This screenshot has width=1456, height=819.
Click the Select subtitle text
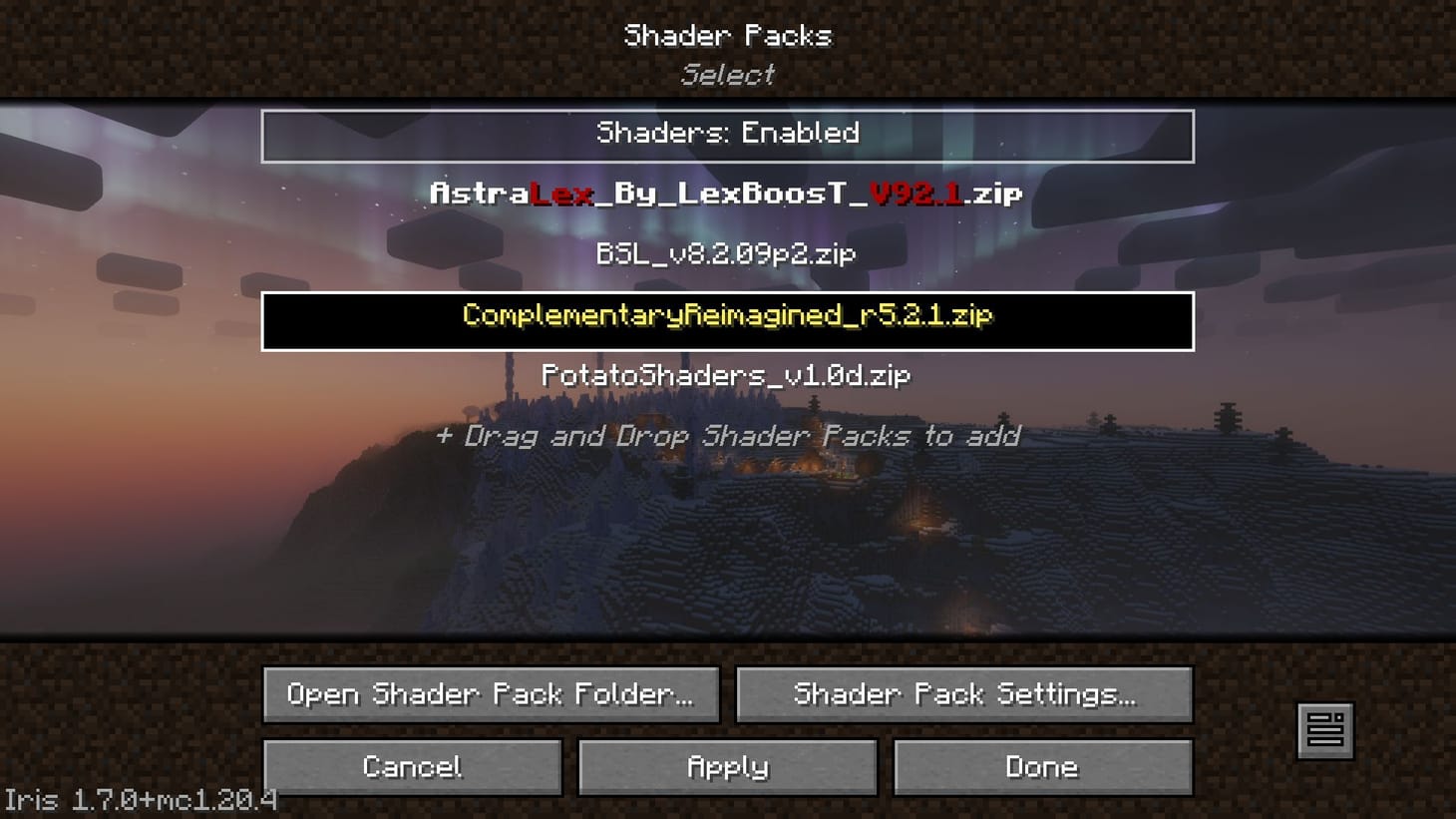pyautogui.click(x=727, y=74)
